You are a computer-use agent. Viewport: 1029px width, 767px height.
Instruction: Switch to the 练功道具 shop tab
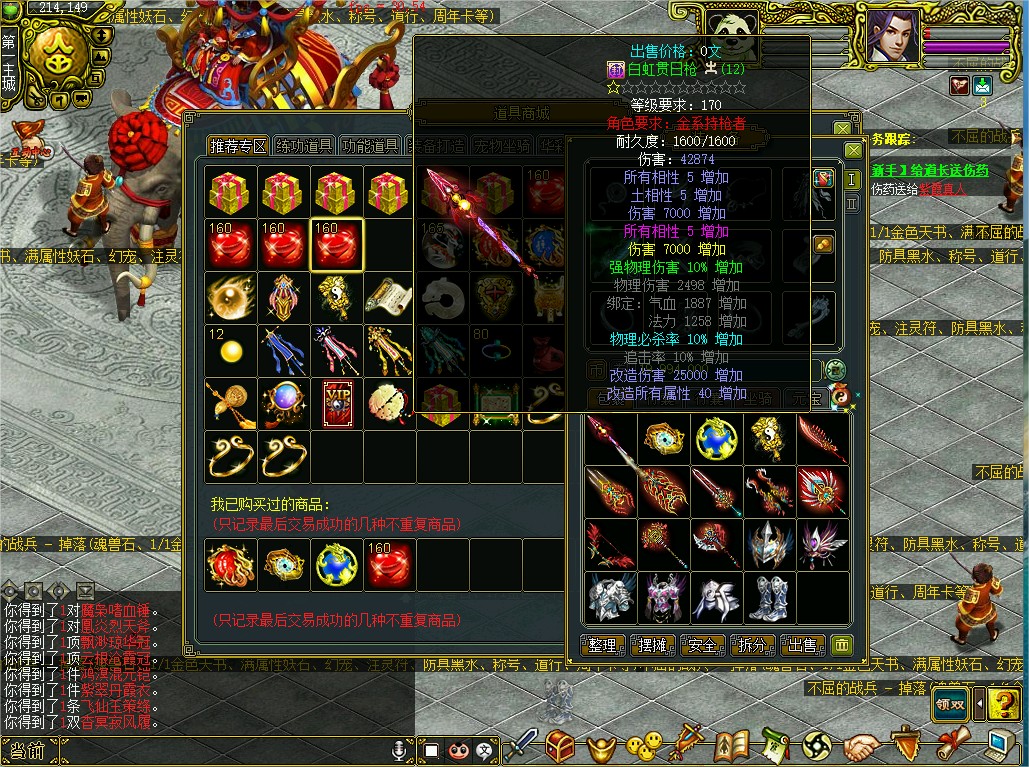click(x=305, y=146)
